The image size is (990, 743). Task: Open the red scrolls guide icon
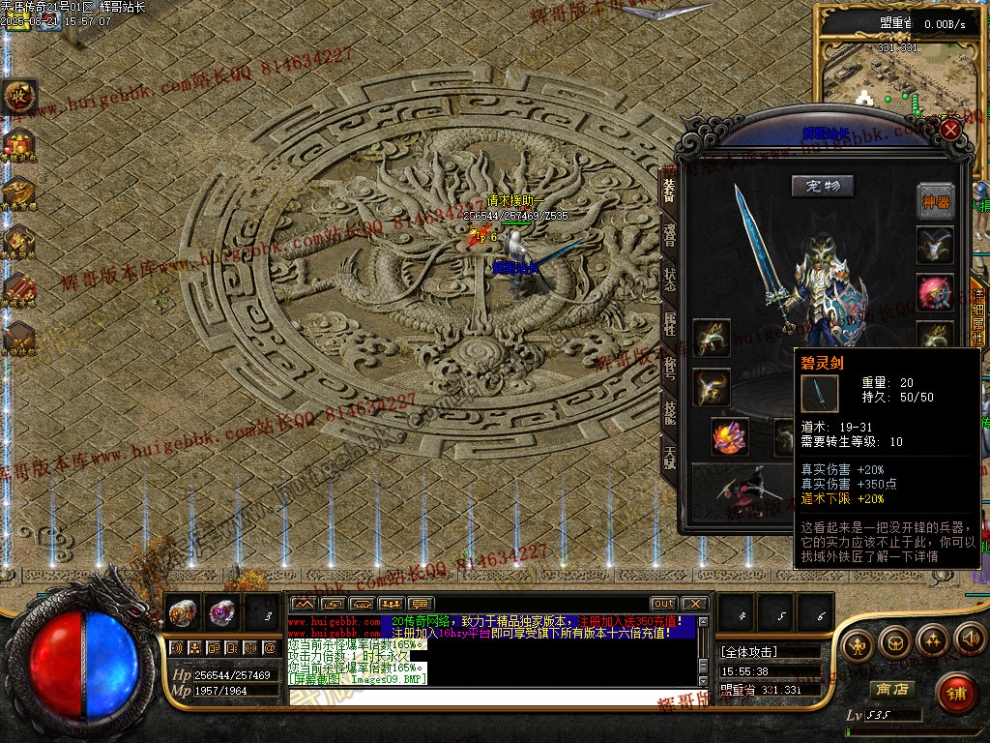click(x=19, y=289)
